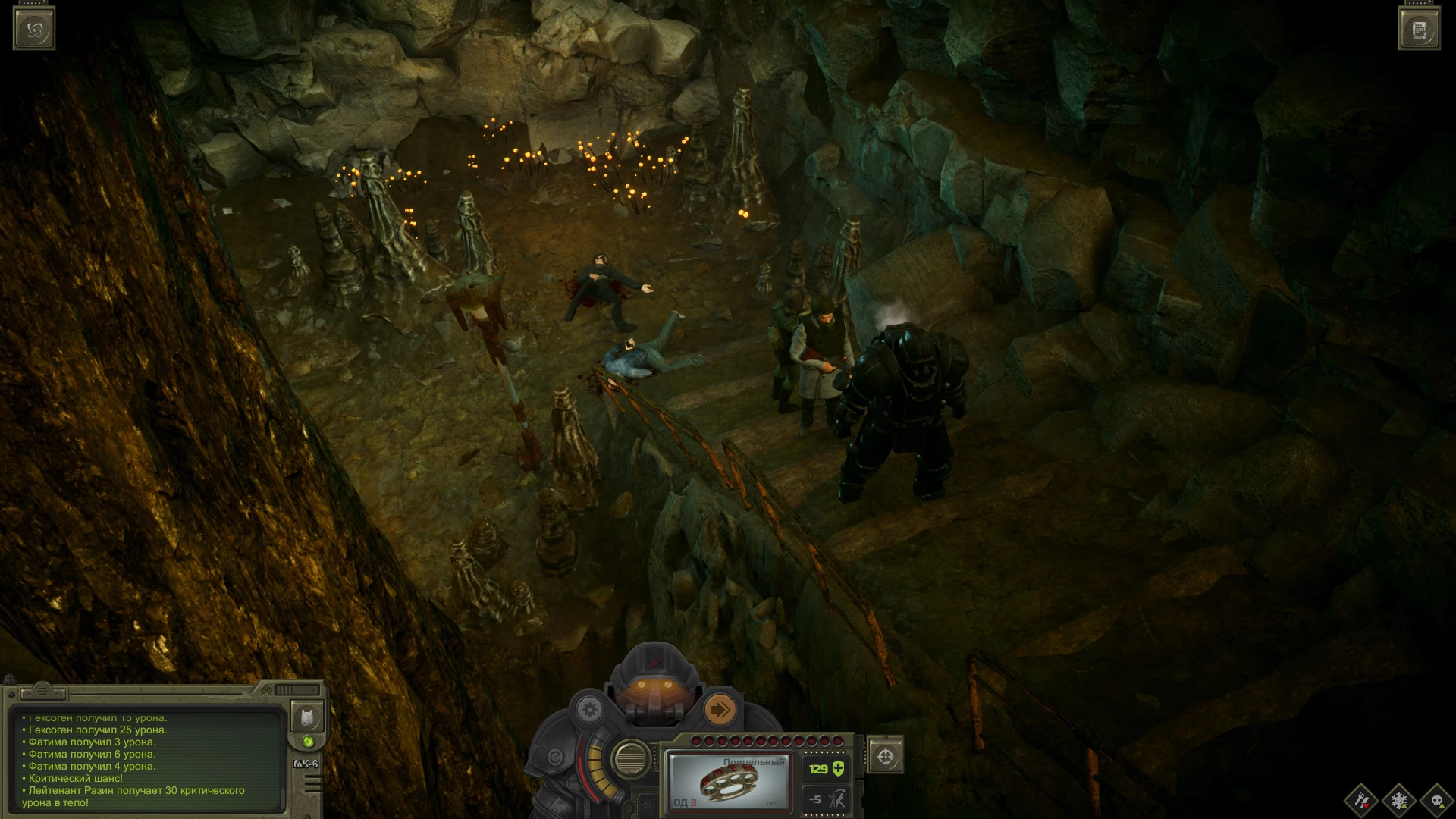Screen dimensions: 1456x819
Task: Click the combat log's armor vest button
Action: tap(306, 717)
